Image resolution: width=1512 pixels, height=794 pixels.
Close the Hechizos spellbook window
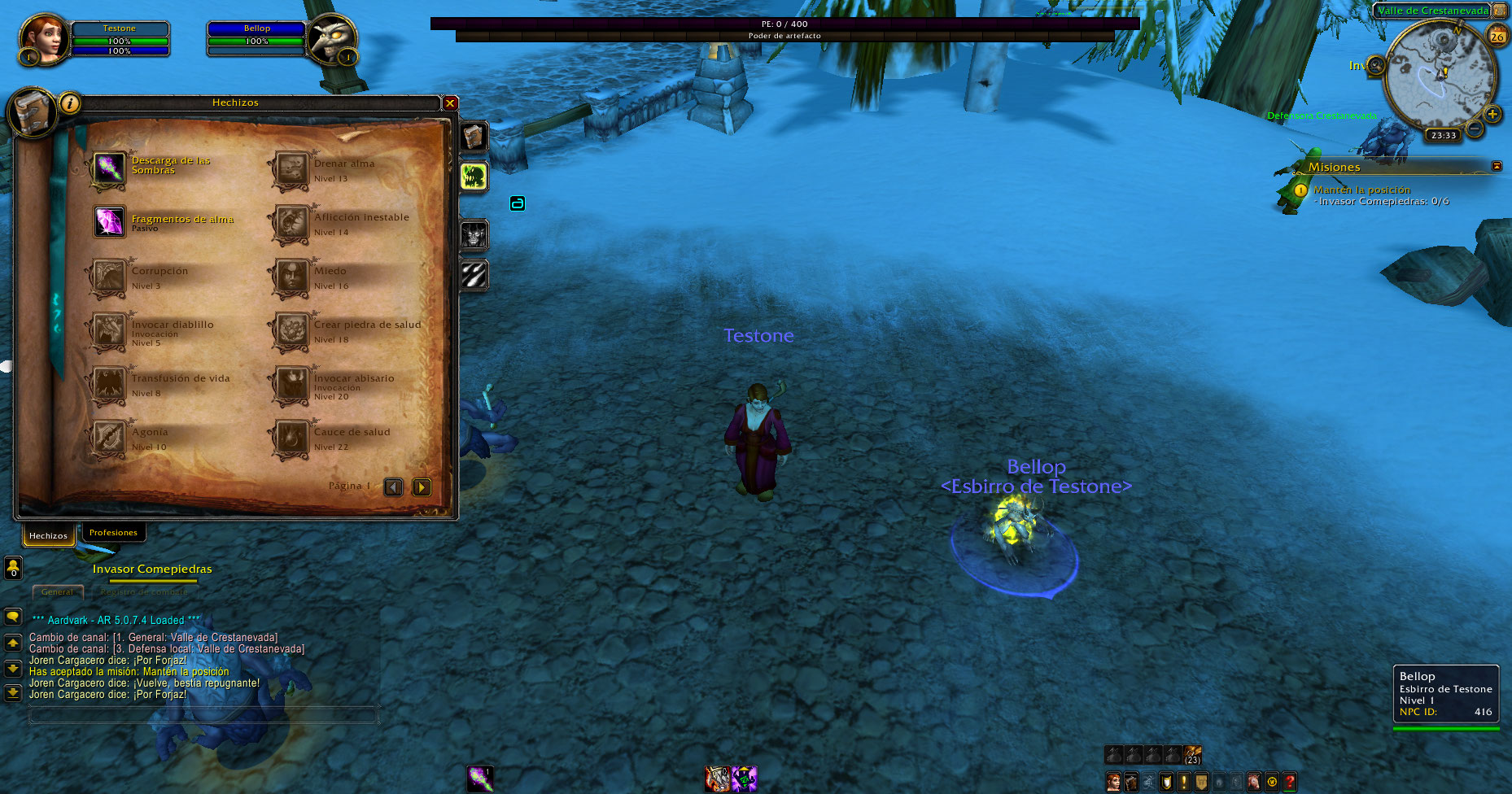[x=450, y=103]
